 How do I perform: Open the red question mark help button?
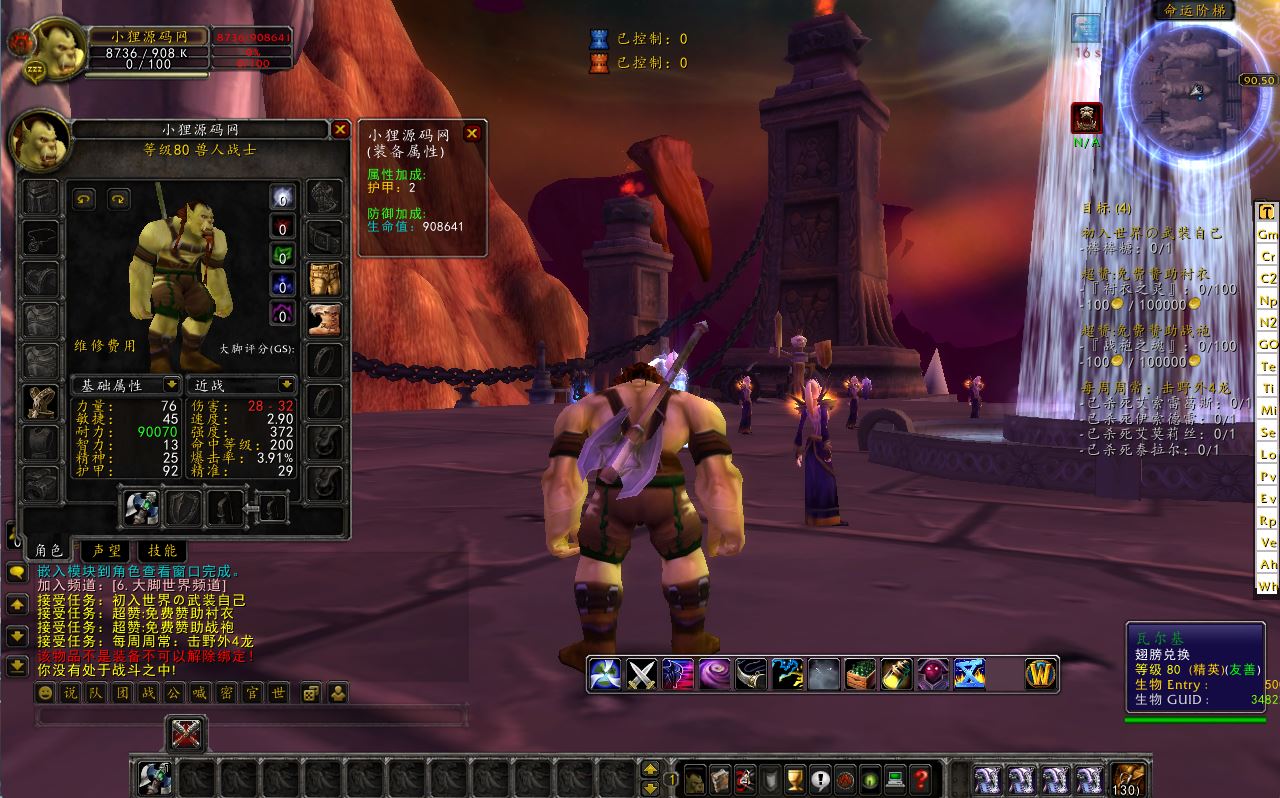(x=921, y=778)
